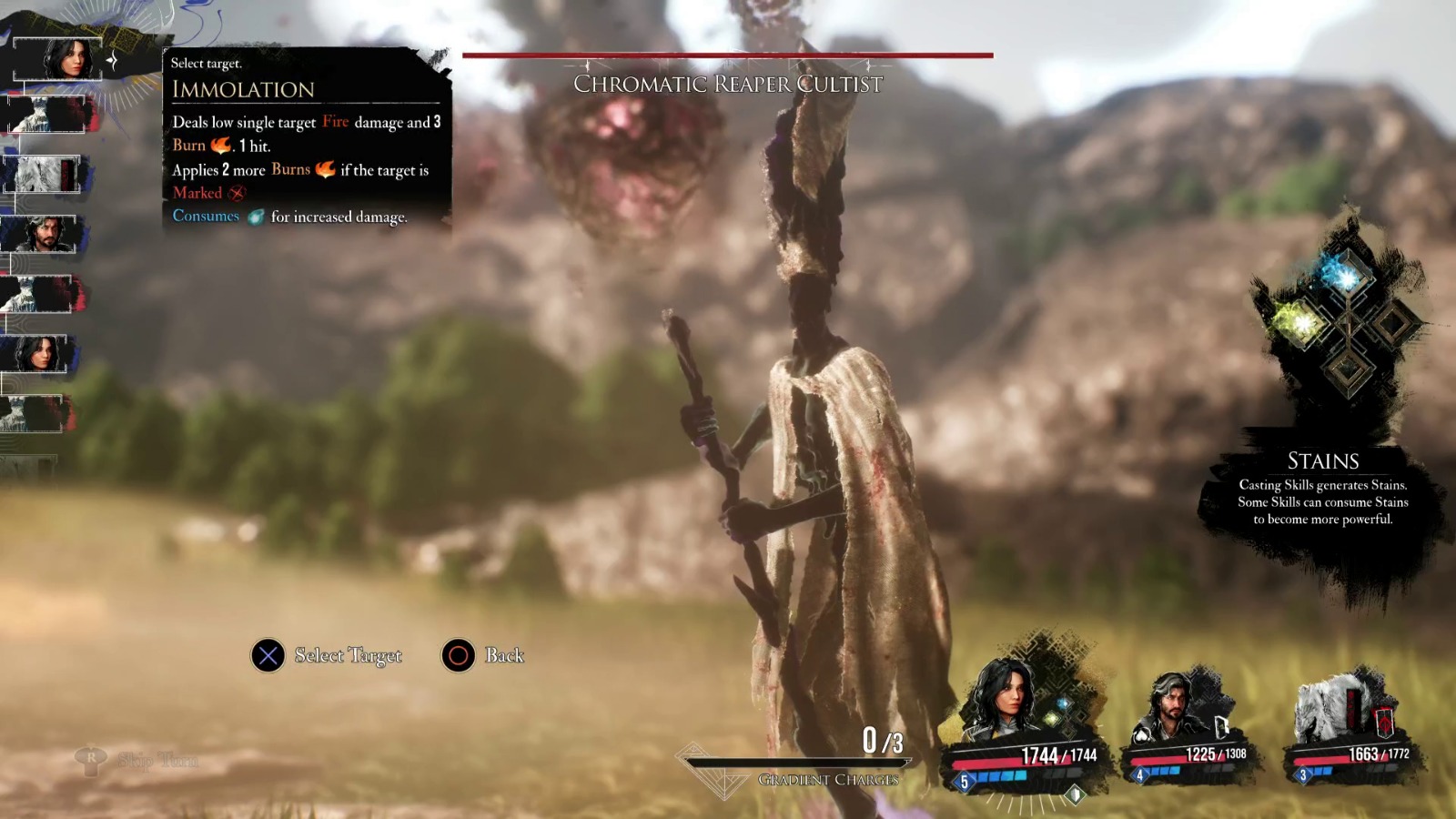Click the Consumes stain gem icon
The image size is (1456, 819).
click(258, 217)
